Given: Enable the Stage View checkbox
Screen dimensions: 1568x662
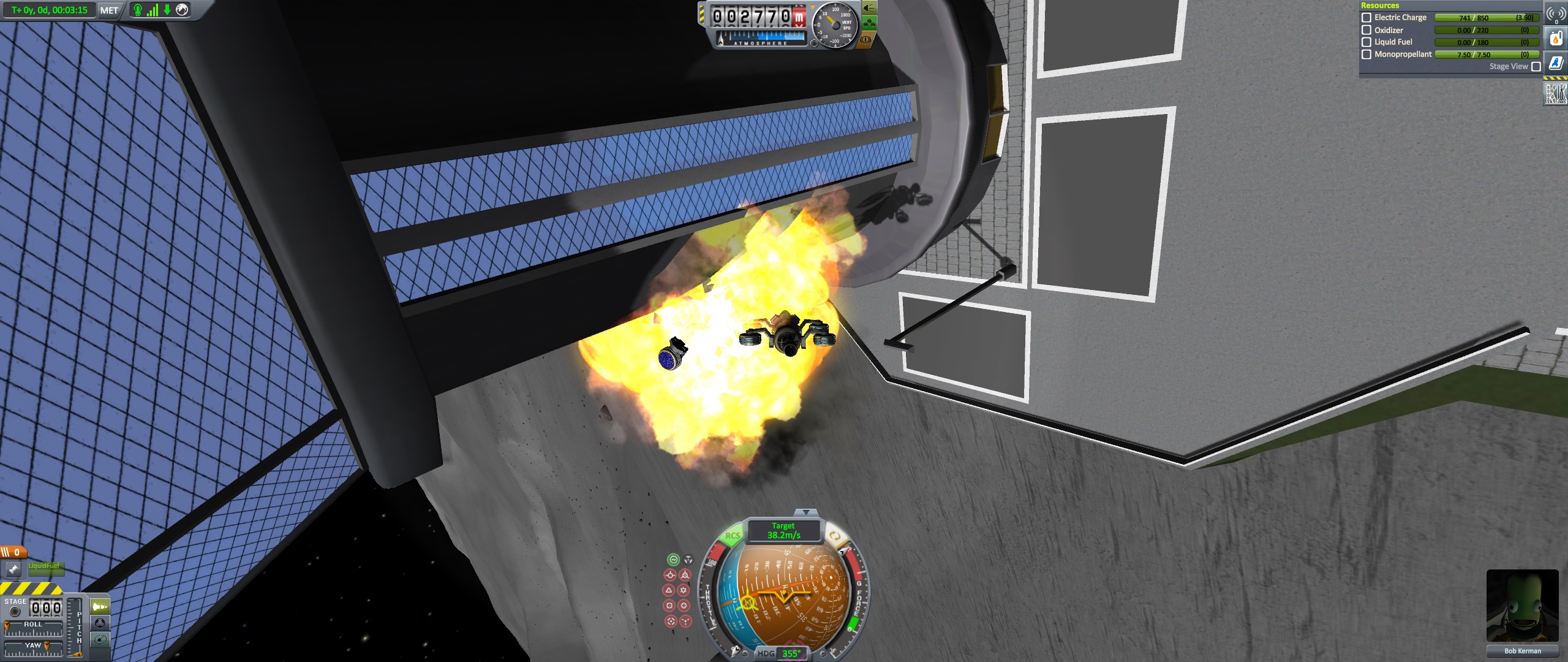Looking at the screenshot, I should pos(1536,67).
